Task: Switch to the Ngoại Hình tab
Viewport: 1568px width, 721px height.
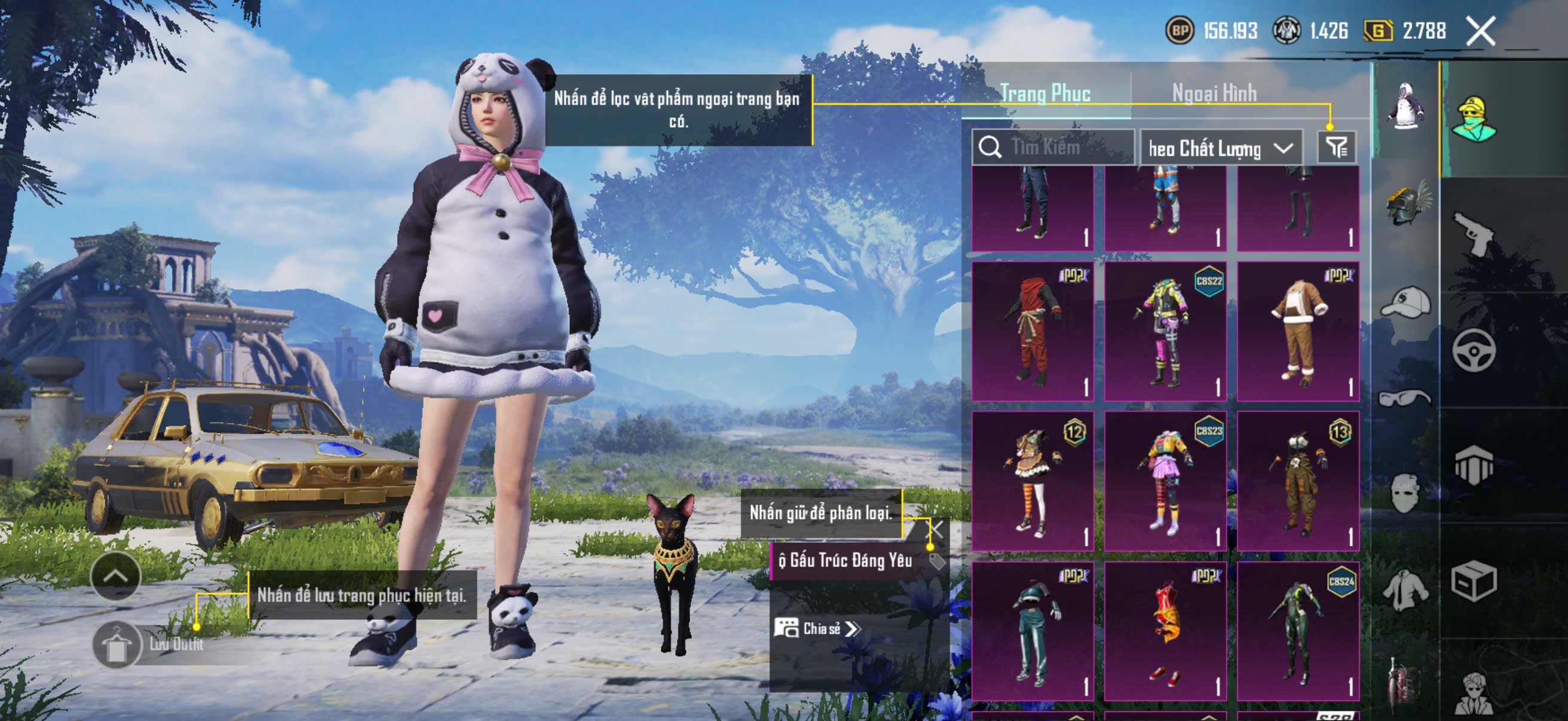Action: pyautogui.click(x=1214, y=93)
